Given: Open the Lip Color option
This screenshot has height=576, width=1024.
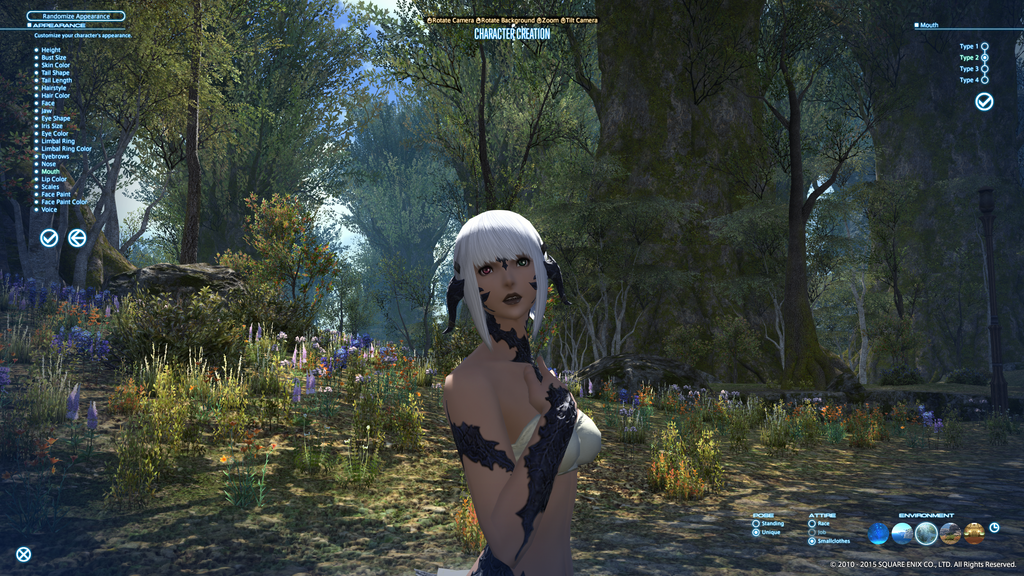Looking at the screenshot, I should [54, 179].
